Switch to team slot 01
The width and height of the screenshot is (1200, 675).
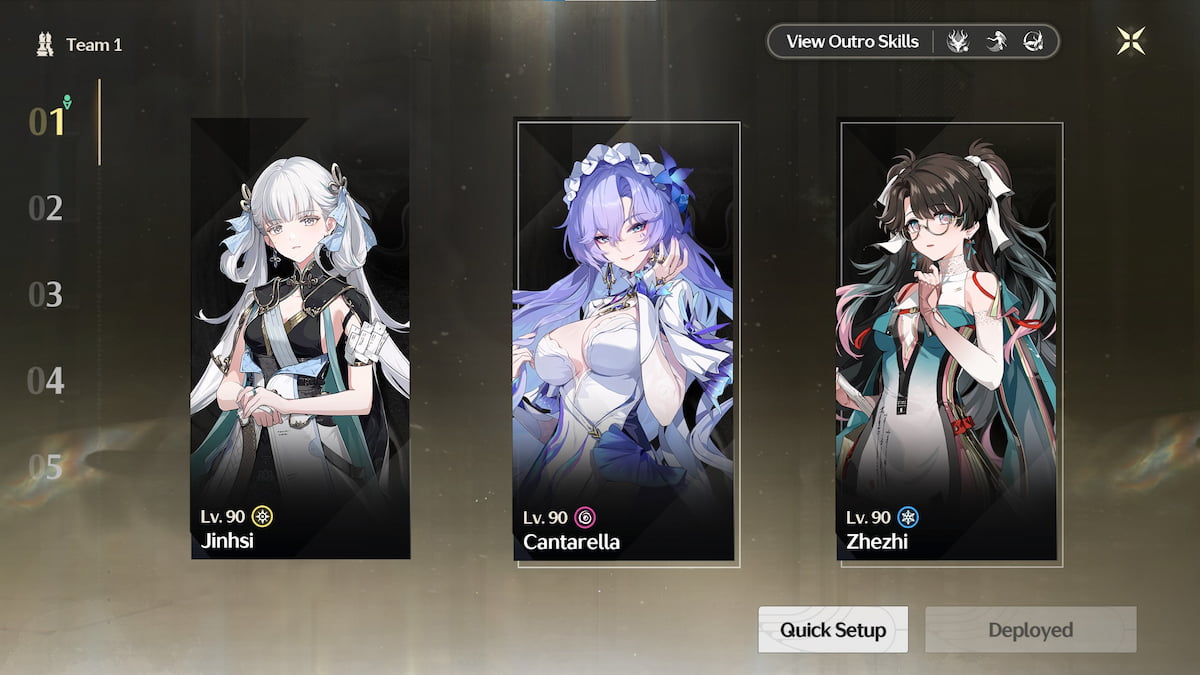click(x=47, y=122)
